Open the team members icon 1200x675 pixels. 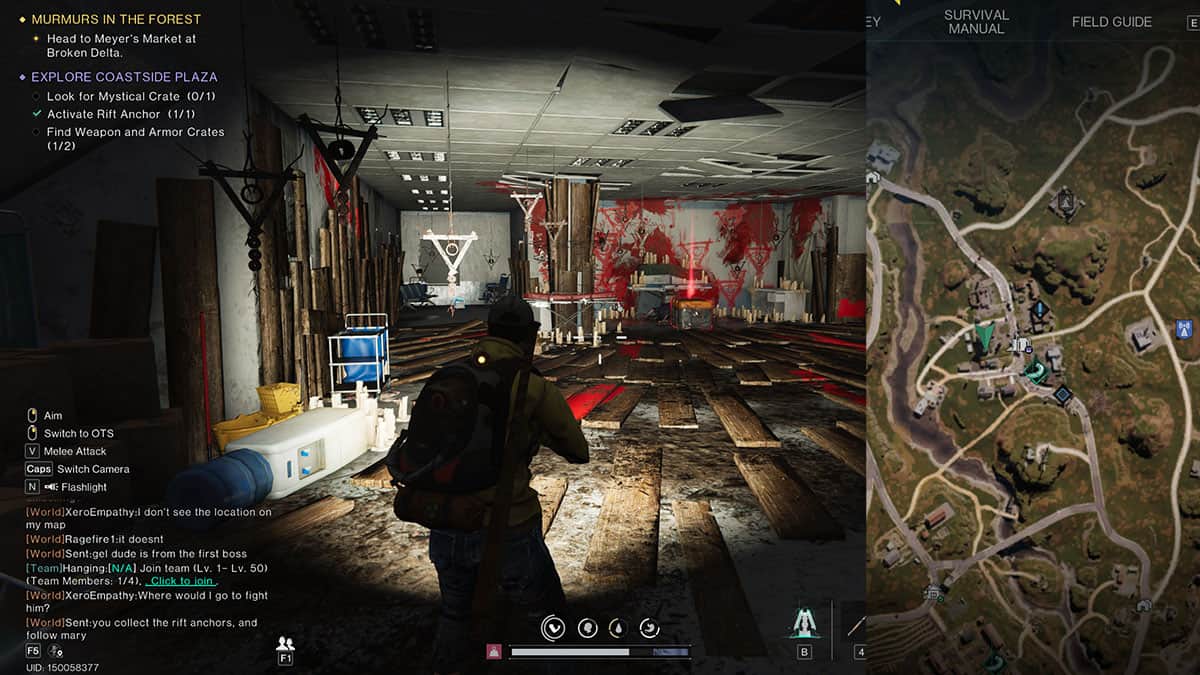pos(285,643)
